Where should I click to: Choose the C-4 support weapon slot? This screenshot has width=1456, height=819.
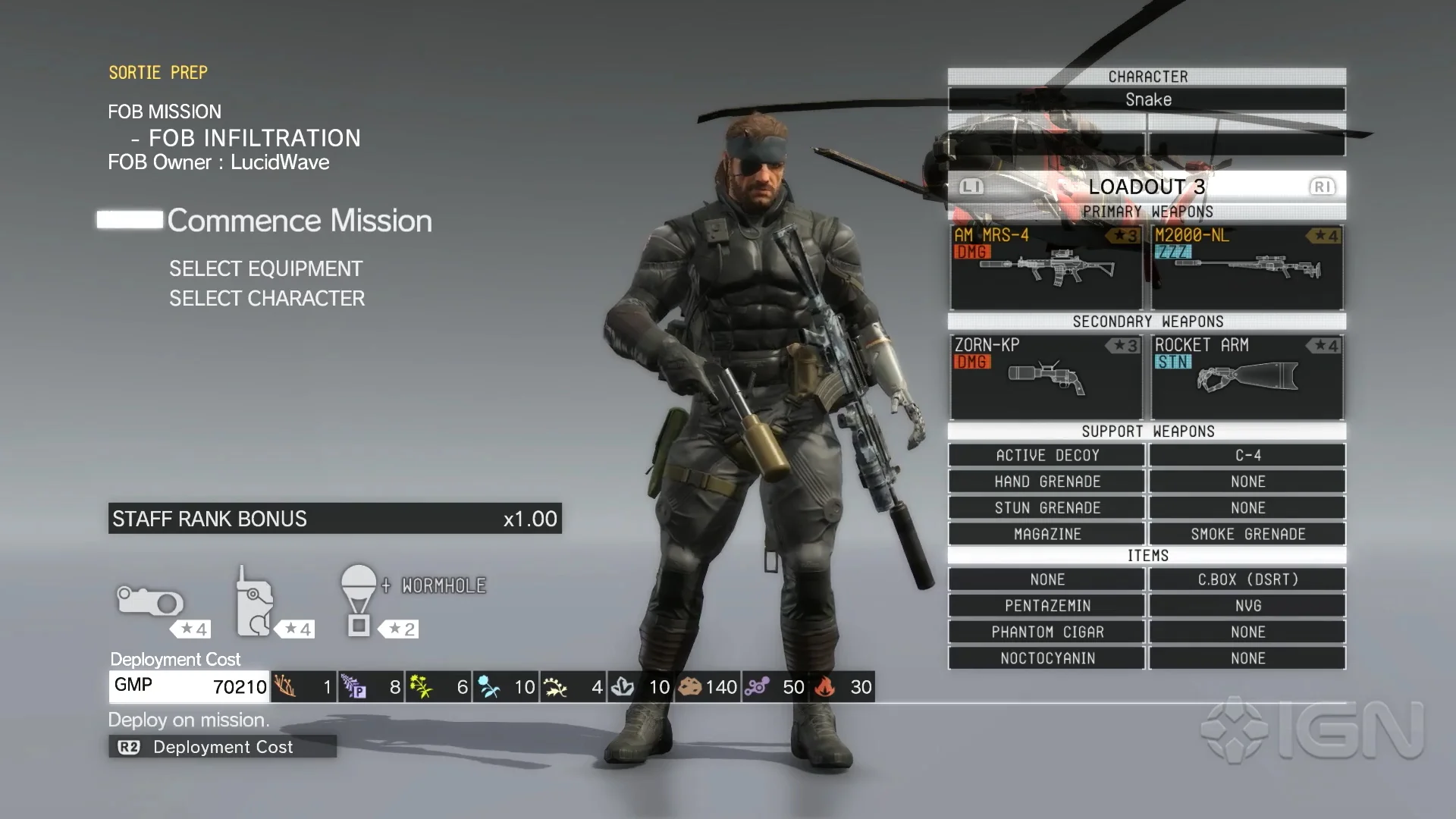(1247, 455)
